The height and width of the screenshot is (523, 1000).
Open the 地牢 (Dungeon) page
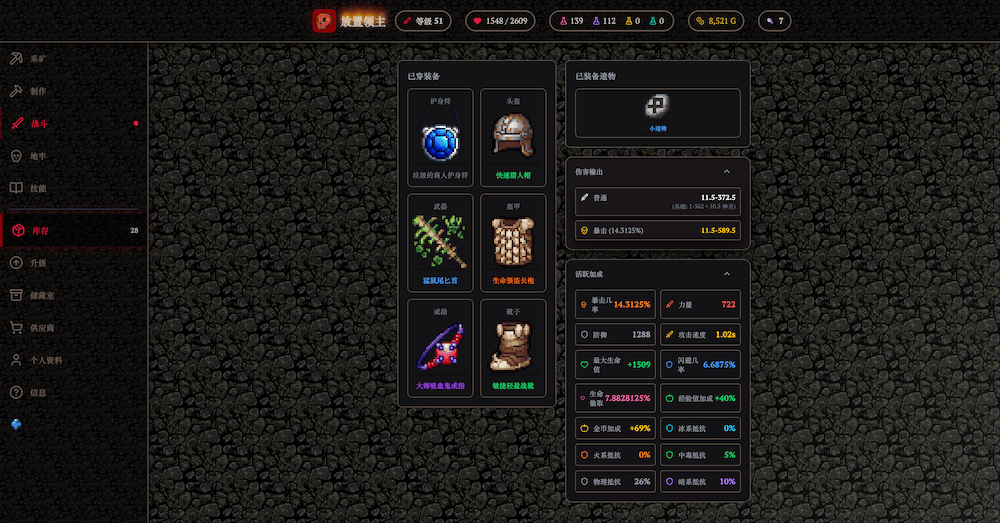(x=38, y=156)
